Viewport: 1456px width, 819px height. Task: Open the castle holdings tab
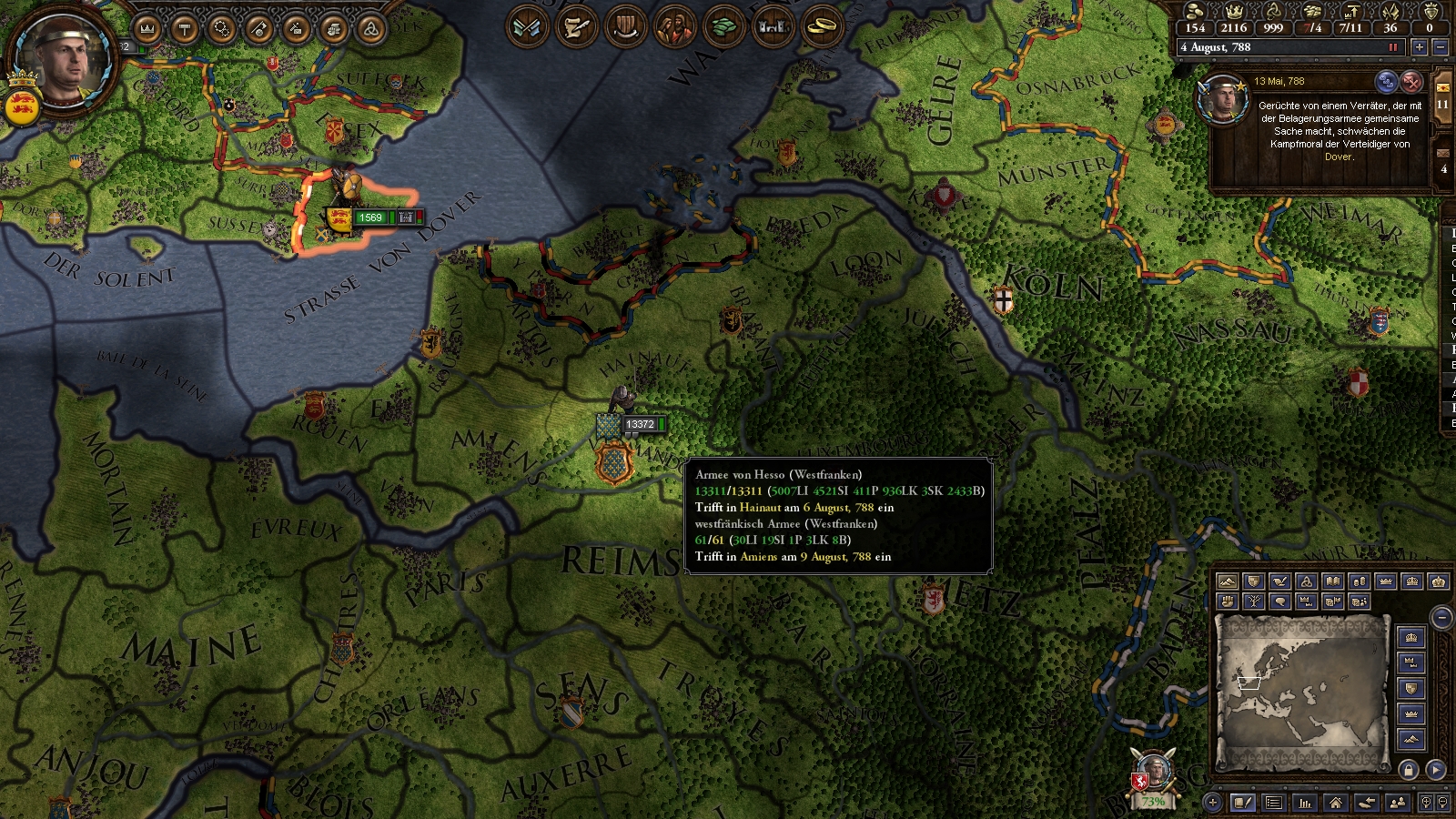773,26
